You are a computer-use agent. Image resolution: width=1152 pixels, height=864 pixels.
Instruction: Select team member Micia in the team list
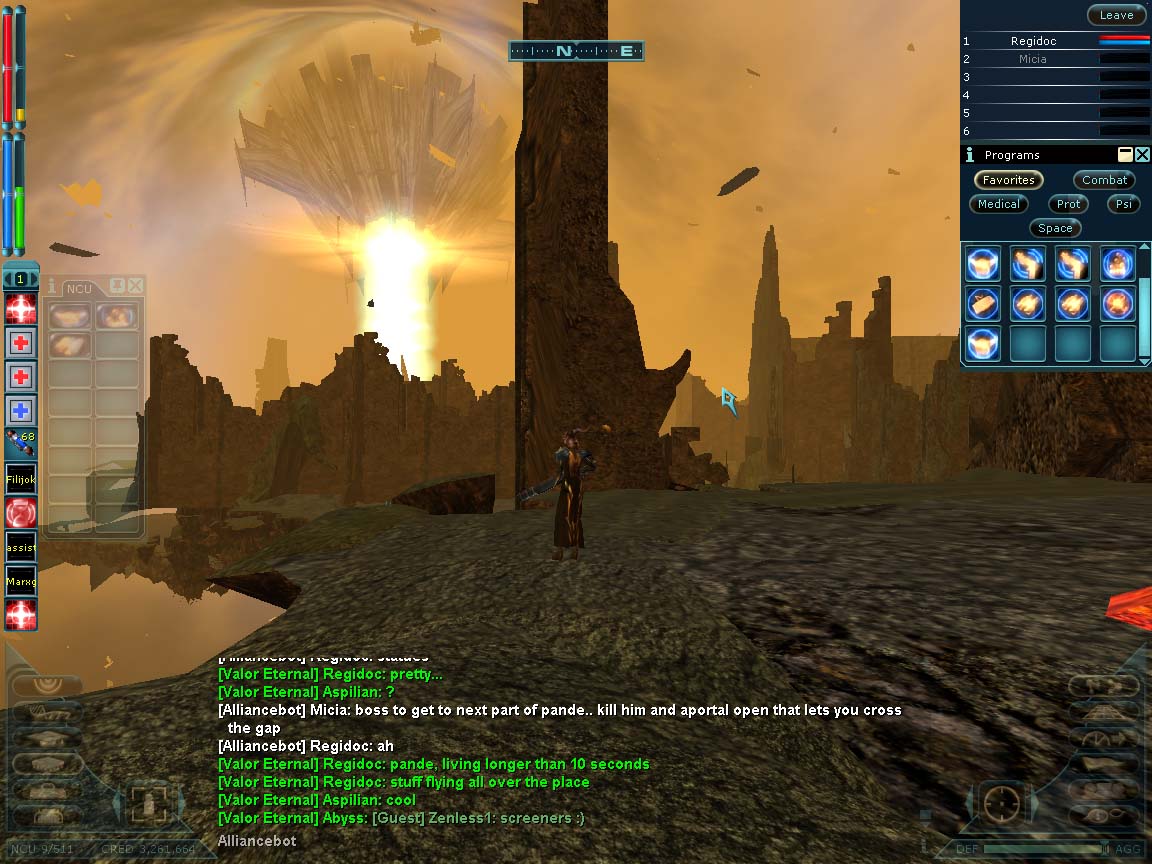(x=1032, y=59)
